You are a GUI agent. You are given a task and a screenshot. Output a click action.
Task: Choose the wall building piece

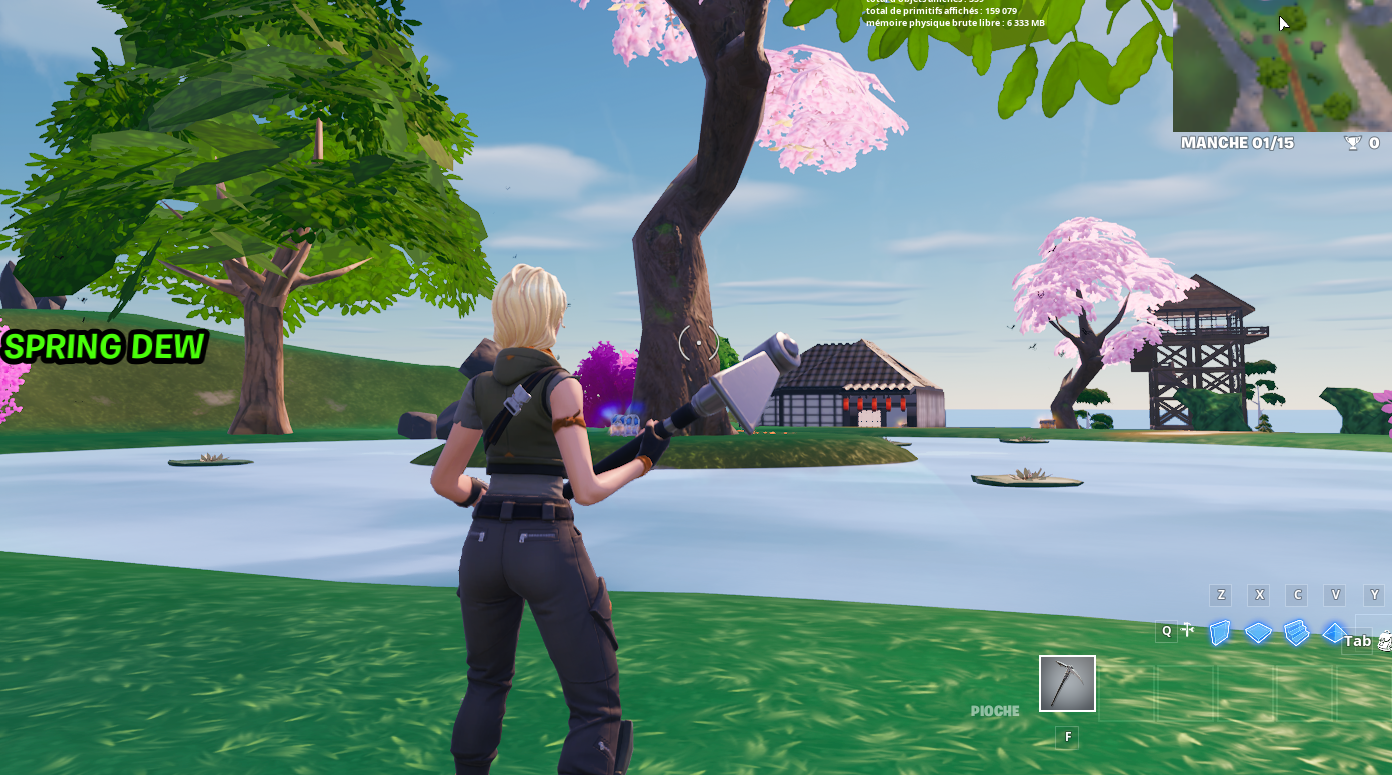pos(1219,632)
